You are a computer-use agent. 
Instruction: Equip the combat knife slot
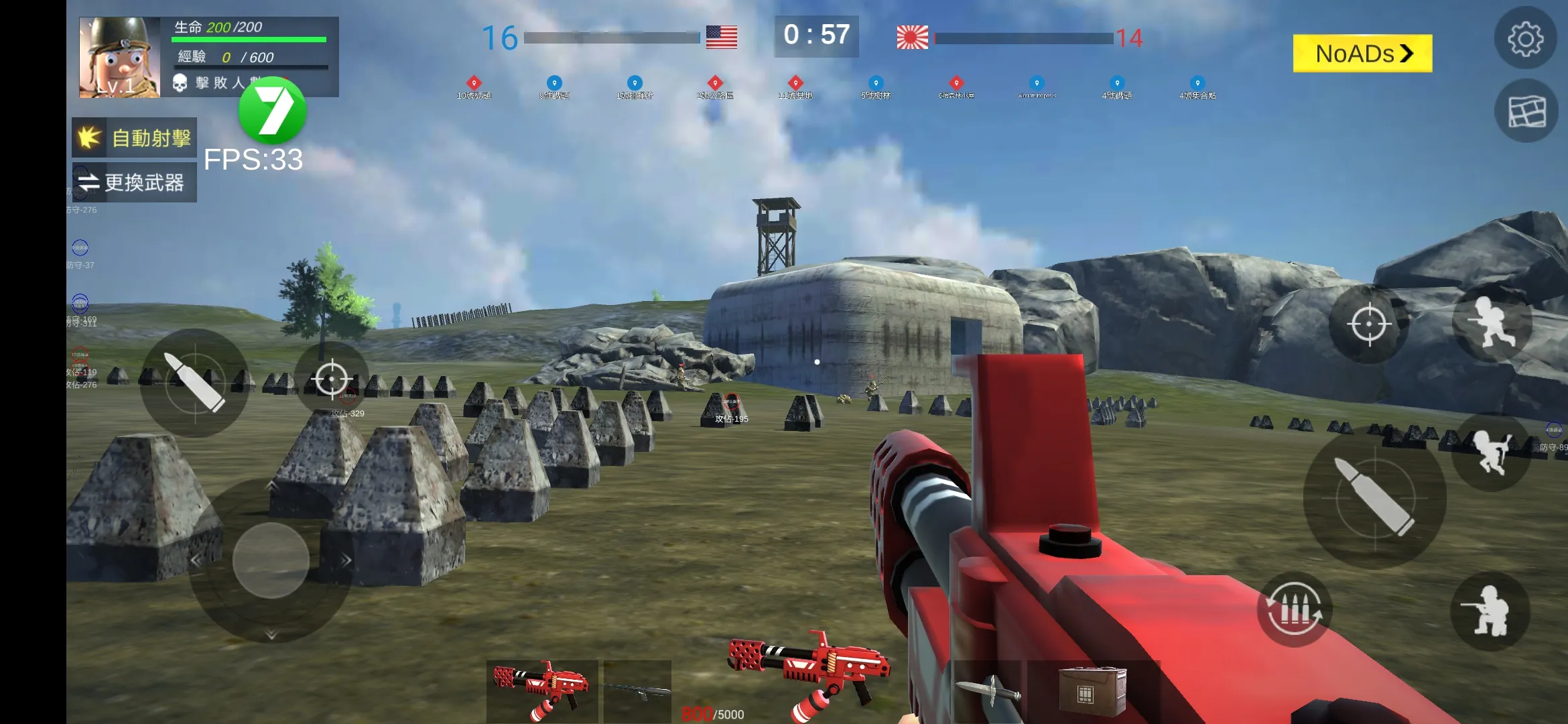(x=988, y=692)
